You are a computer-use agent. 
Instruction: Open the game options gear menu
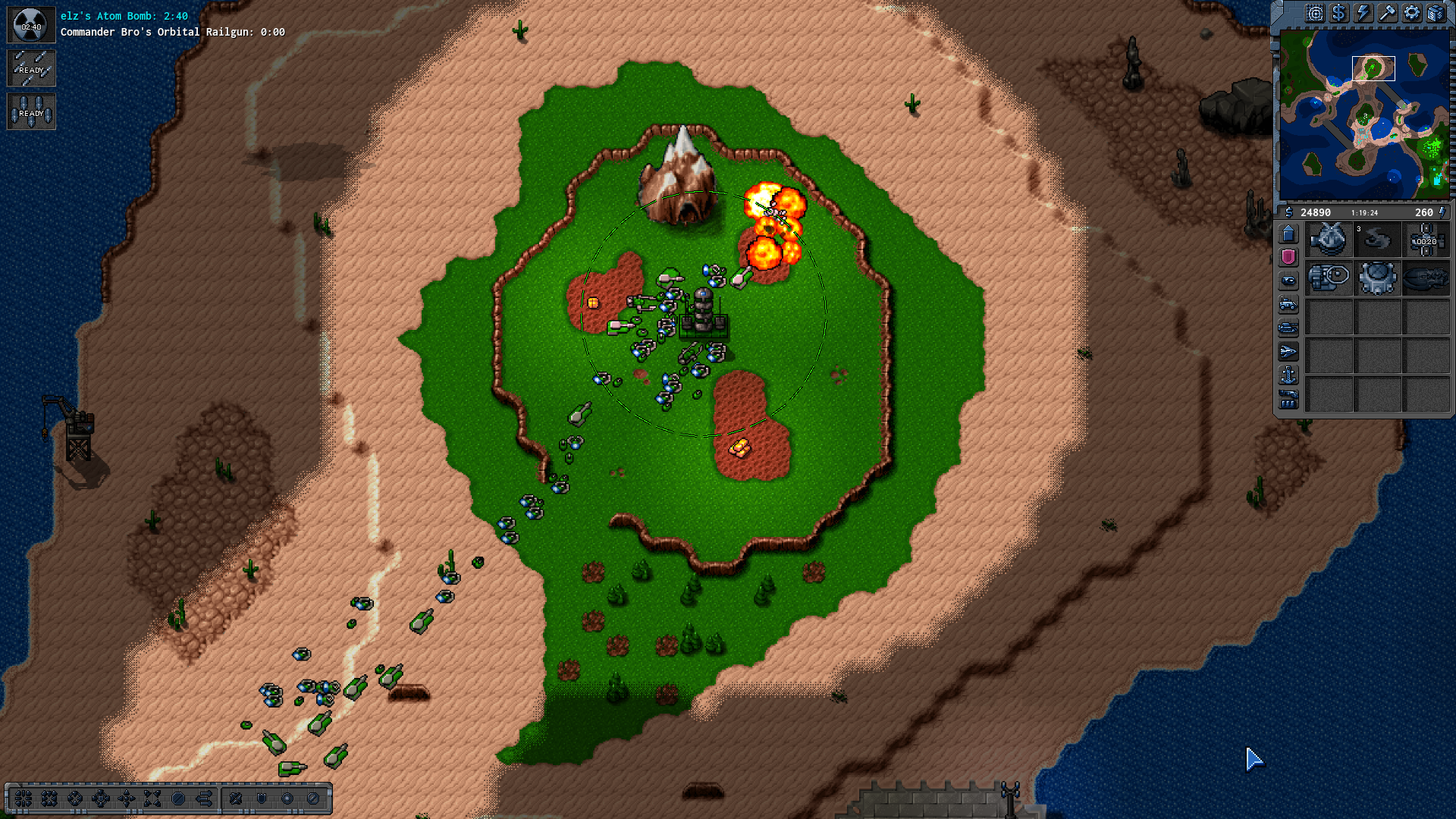[x=1411, y=13]
